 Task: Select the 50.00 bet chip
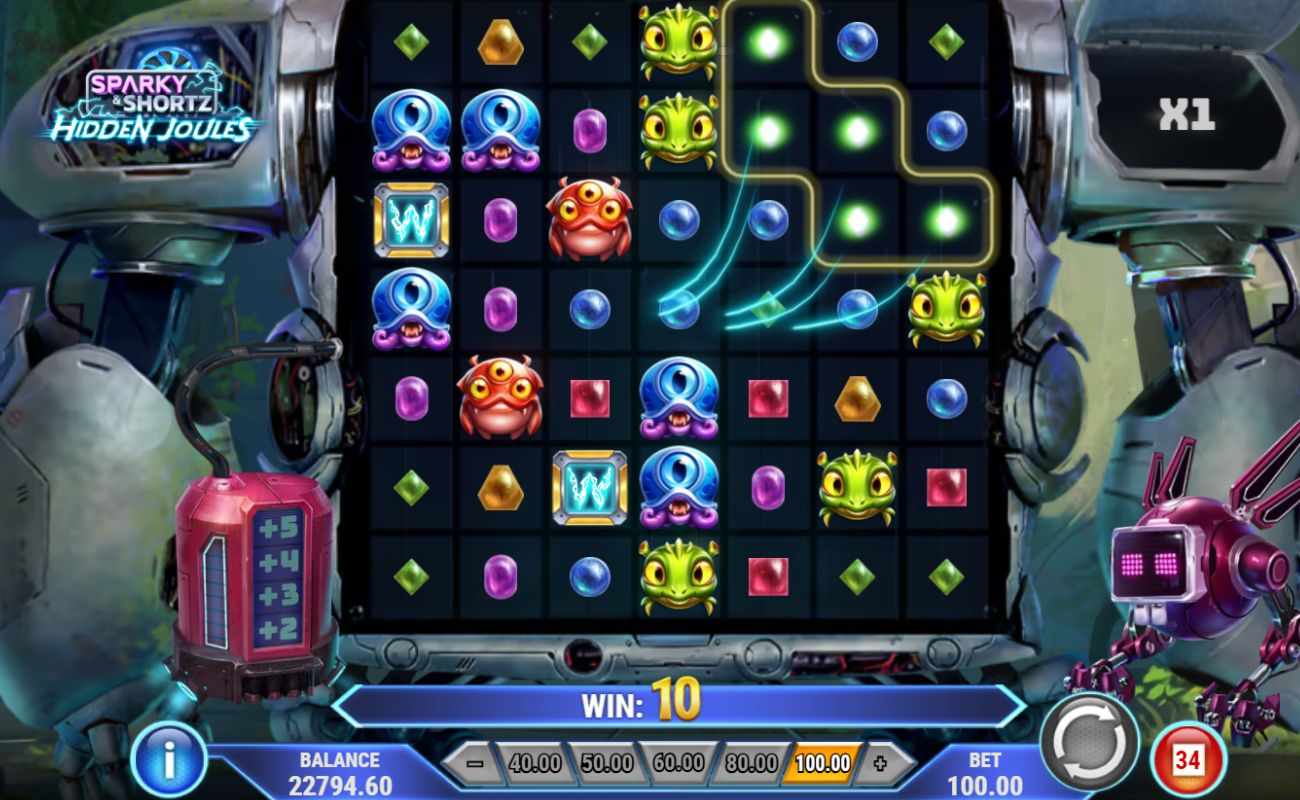(608, 761)
